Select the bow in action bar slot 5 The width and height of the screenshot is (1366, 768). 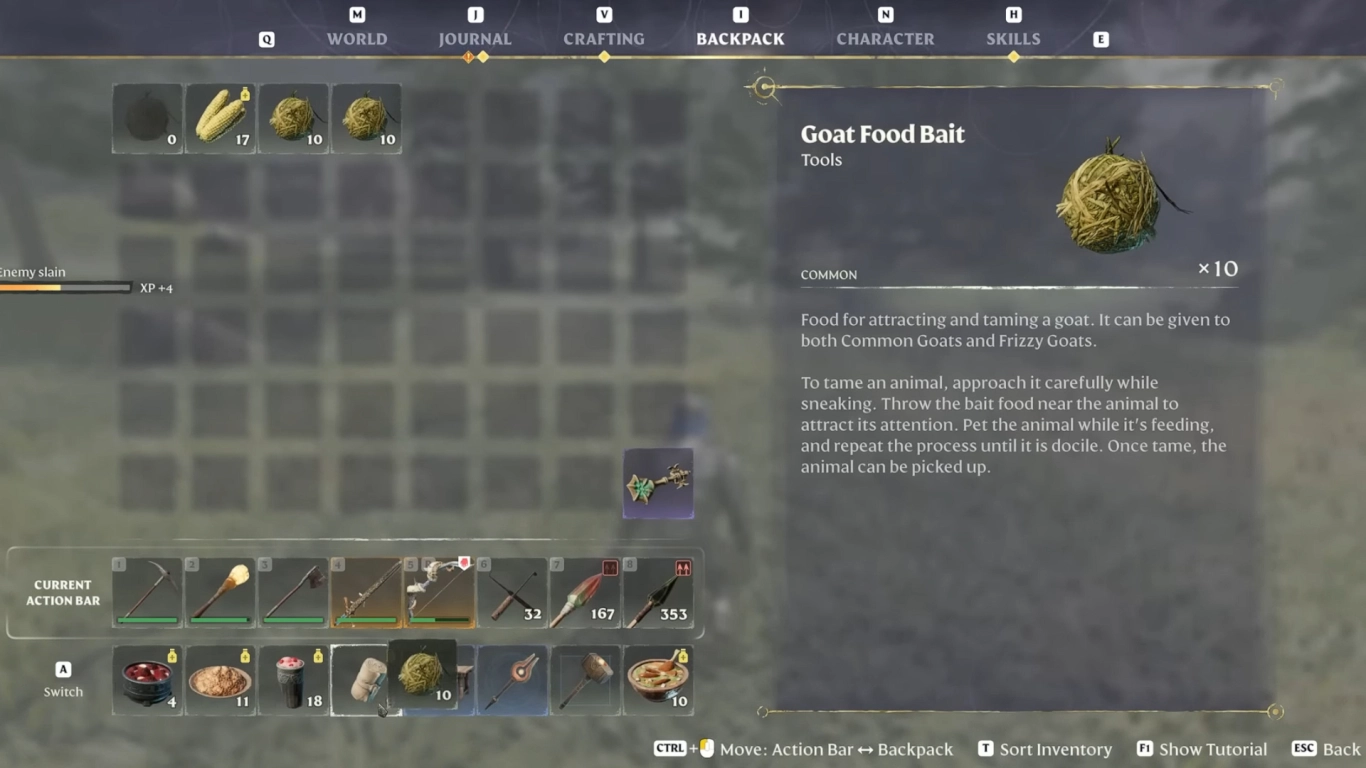coord(439,593)
